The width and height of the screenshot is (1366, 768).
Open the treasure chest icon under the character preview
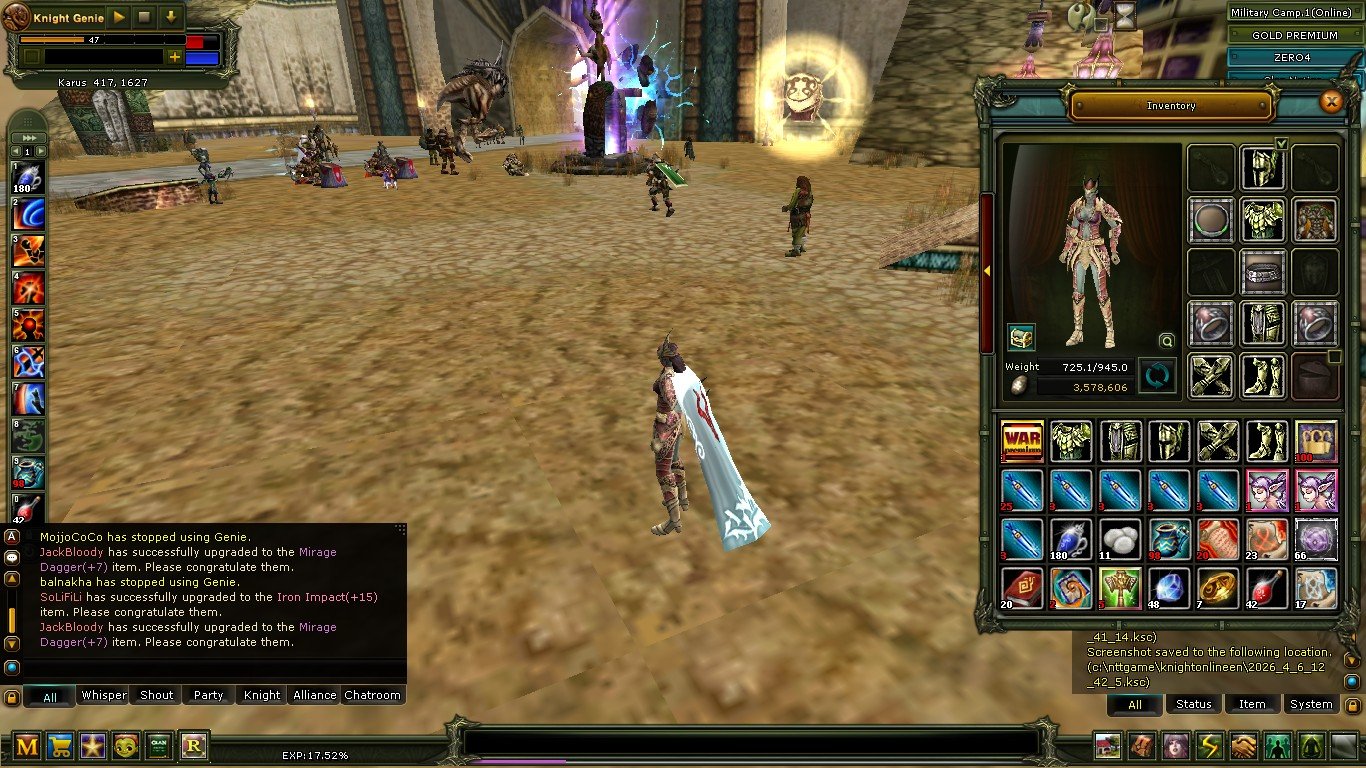pos(1020,337)
